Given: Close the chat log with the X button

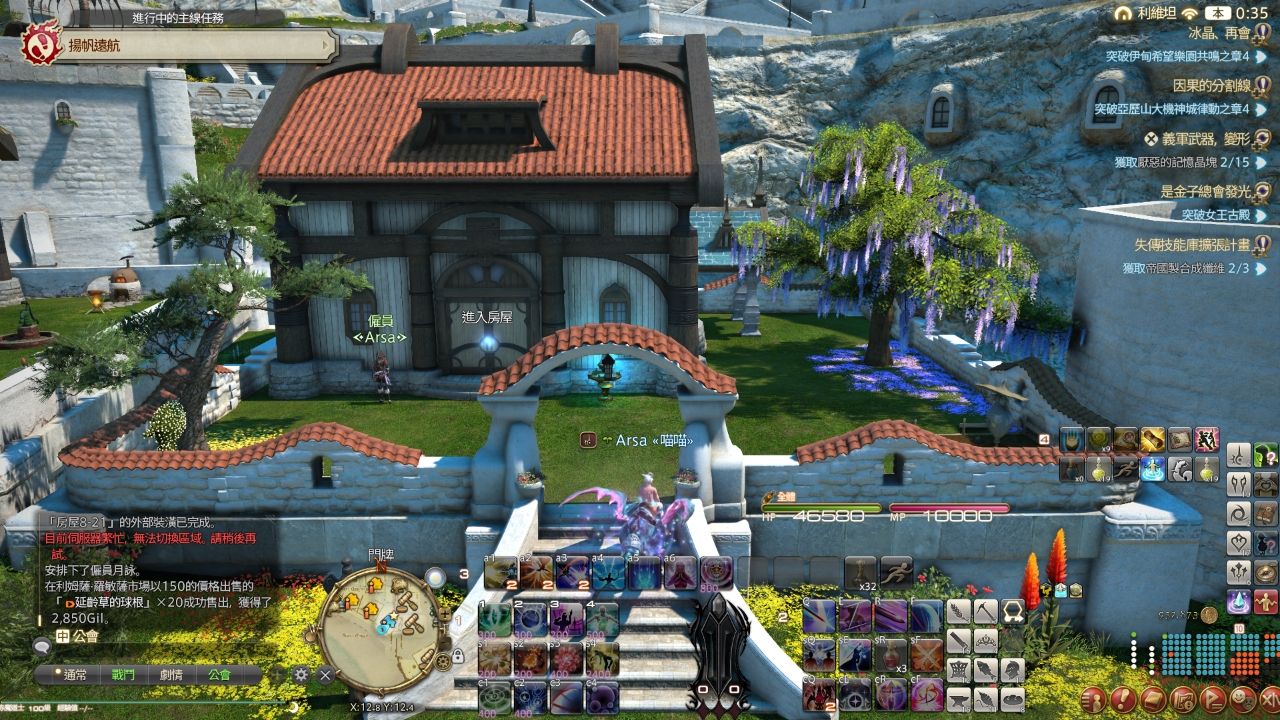Looking at the screenshot, I should [325, 675].
